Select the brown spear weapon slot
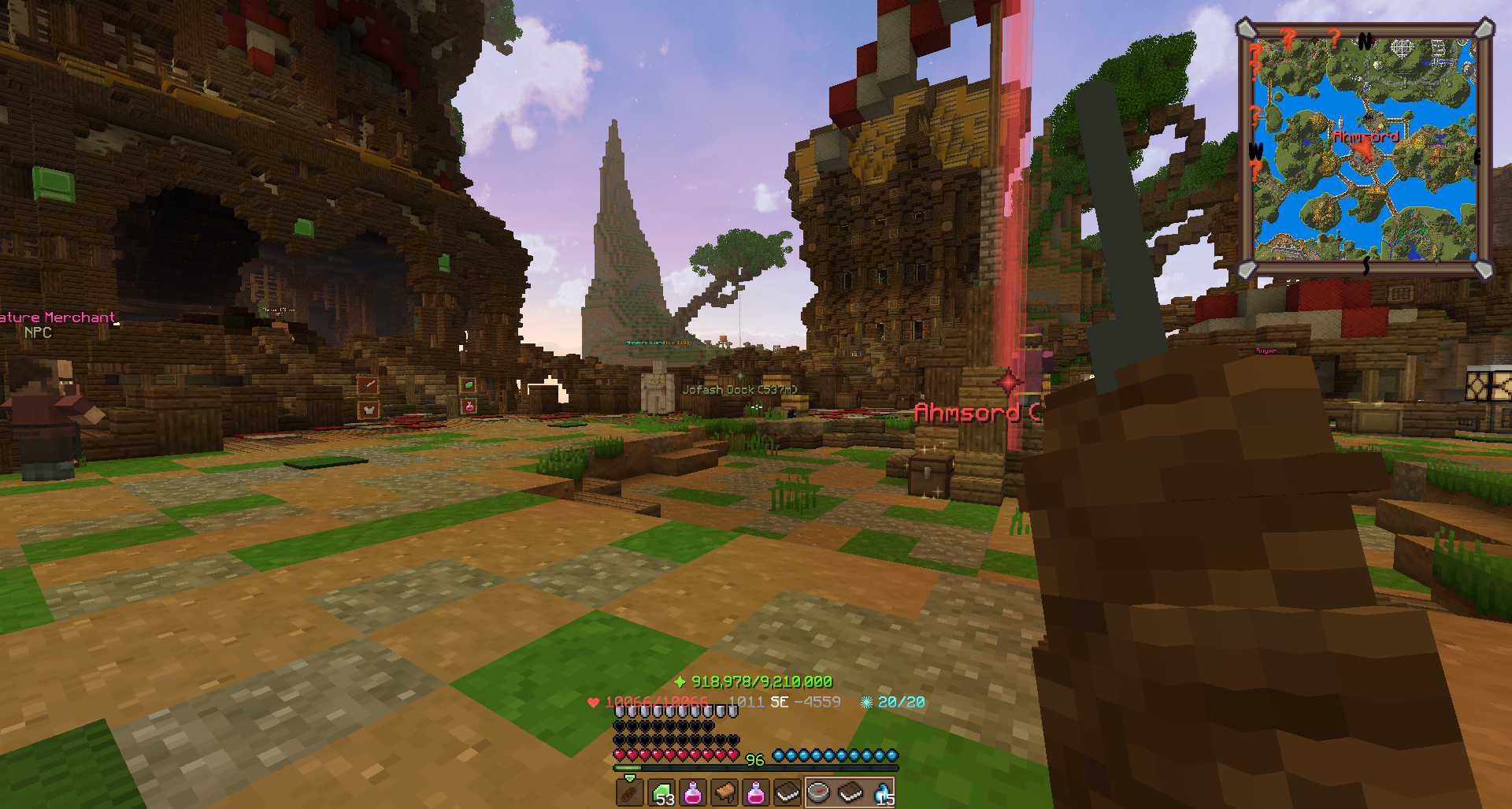 629,792
